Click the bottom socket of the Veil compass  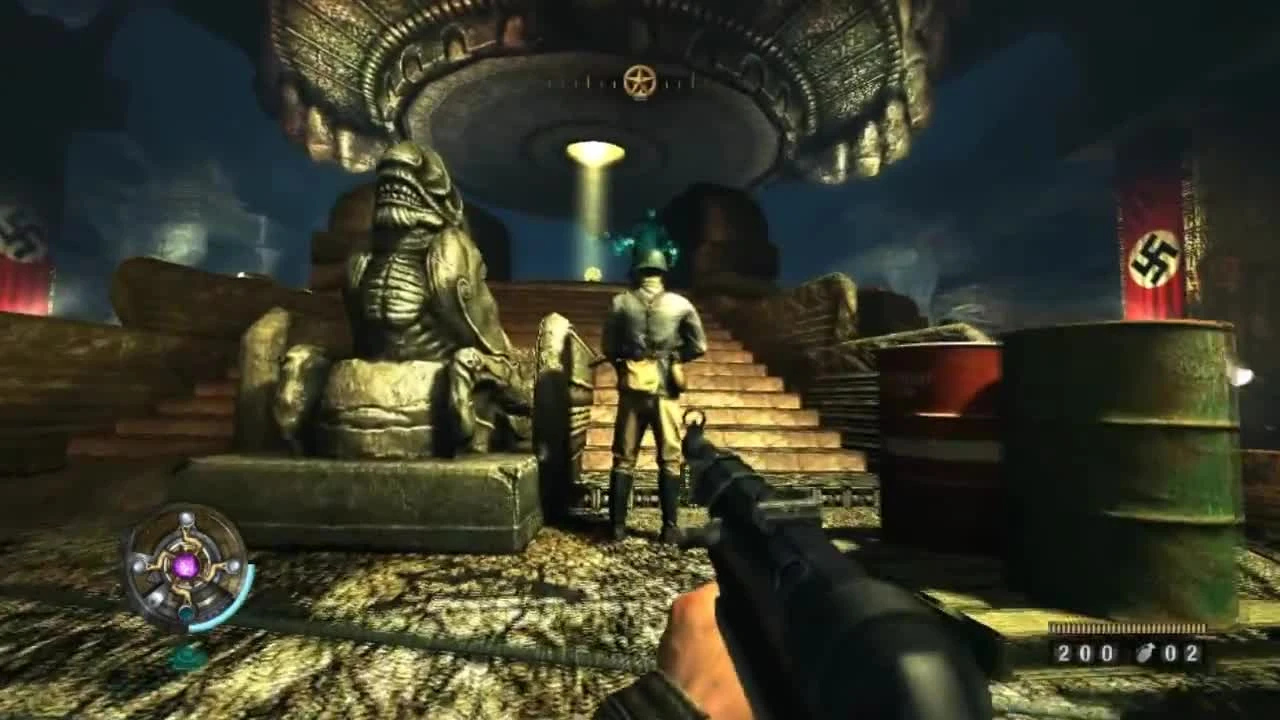pyautogui.click(x=185, y=612)
